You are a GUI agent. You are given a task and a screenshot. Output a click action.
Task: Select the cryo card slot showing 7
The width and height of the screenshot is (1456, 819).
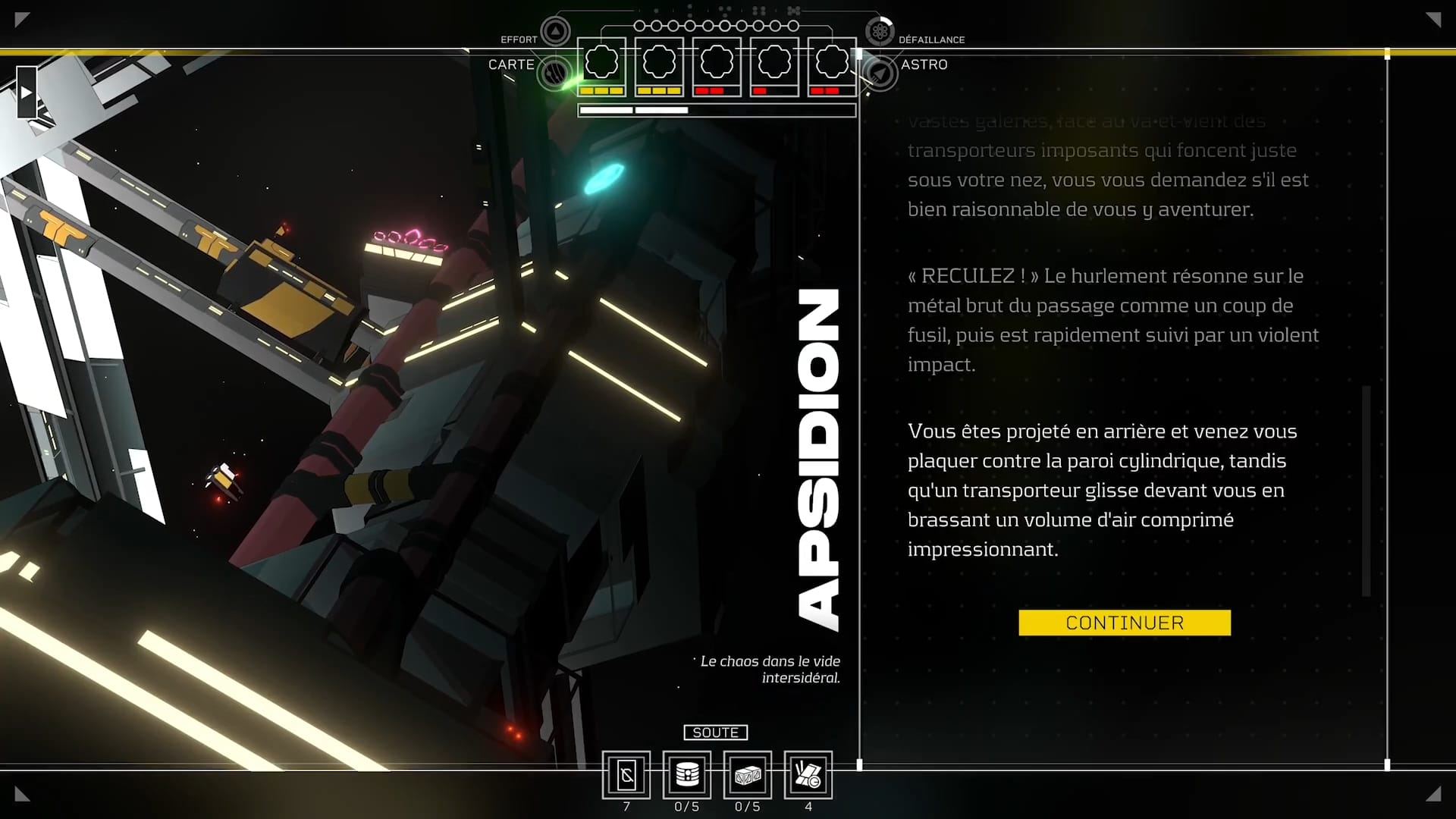[626, 775]
